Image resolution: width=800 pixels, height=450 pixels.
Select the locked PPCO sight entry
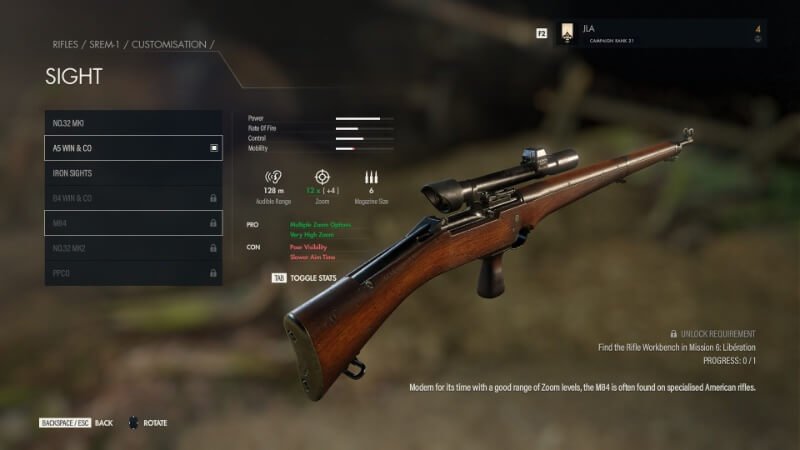tap(133, 273)
